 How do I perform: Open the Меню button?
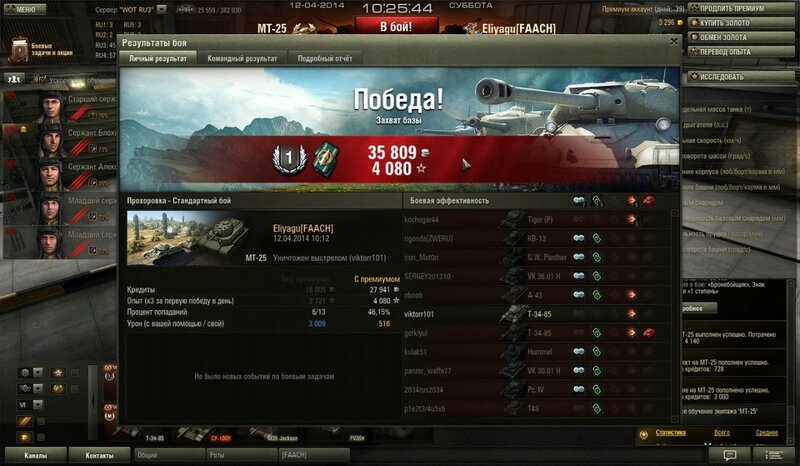pos(26,8)
